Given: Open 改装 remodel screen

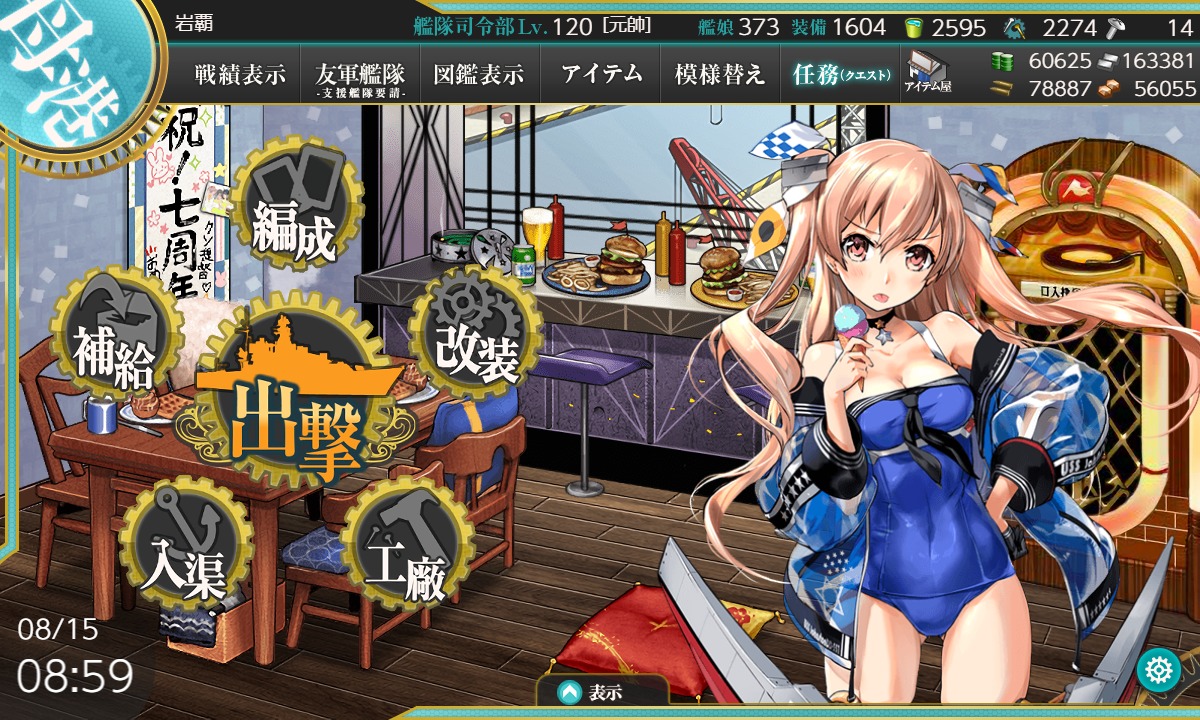Looking at the screenshot, I should click(x=477, y=345).
